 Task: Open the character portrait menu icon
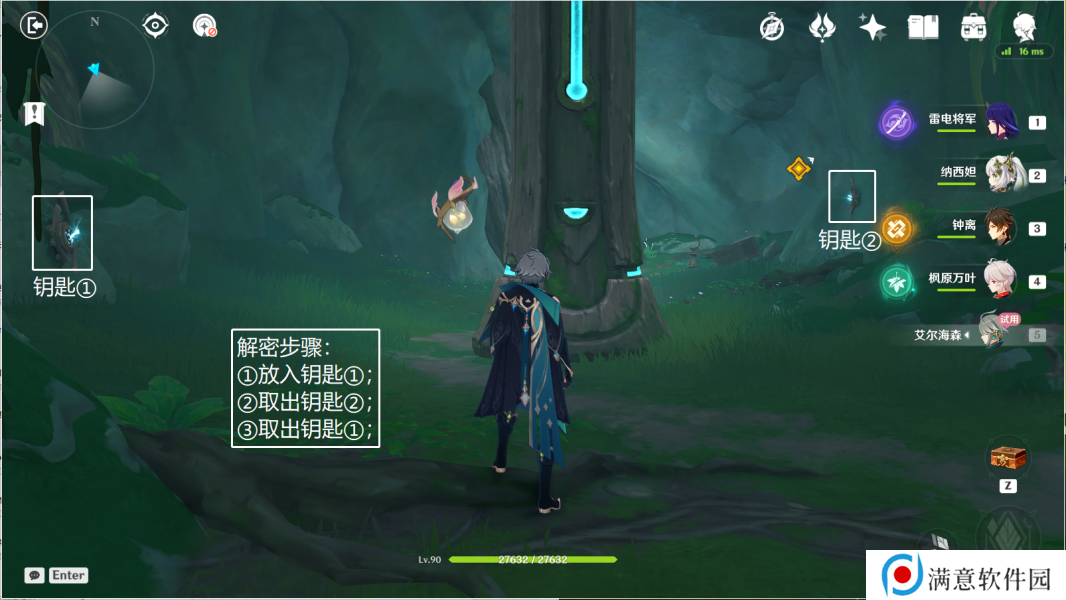click(x=1024, y=26)
